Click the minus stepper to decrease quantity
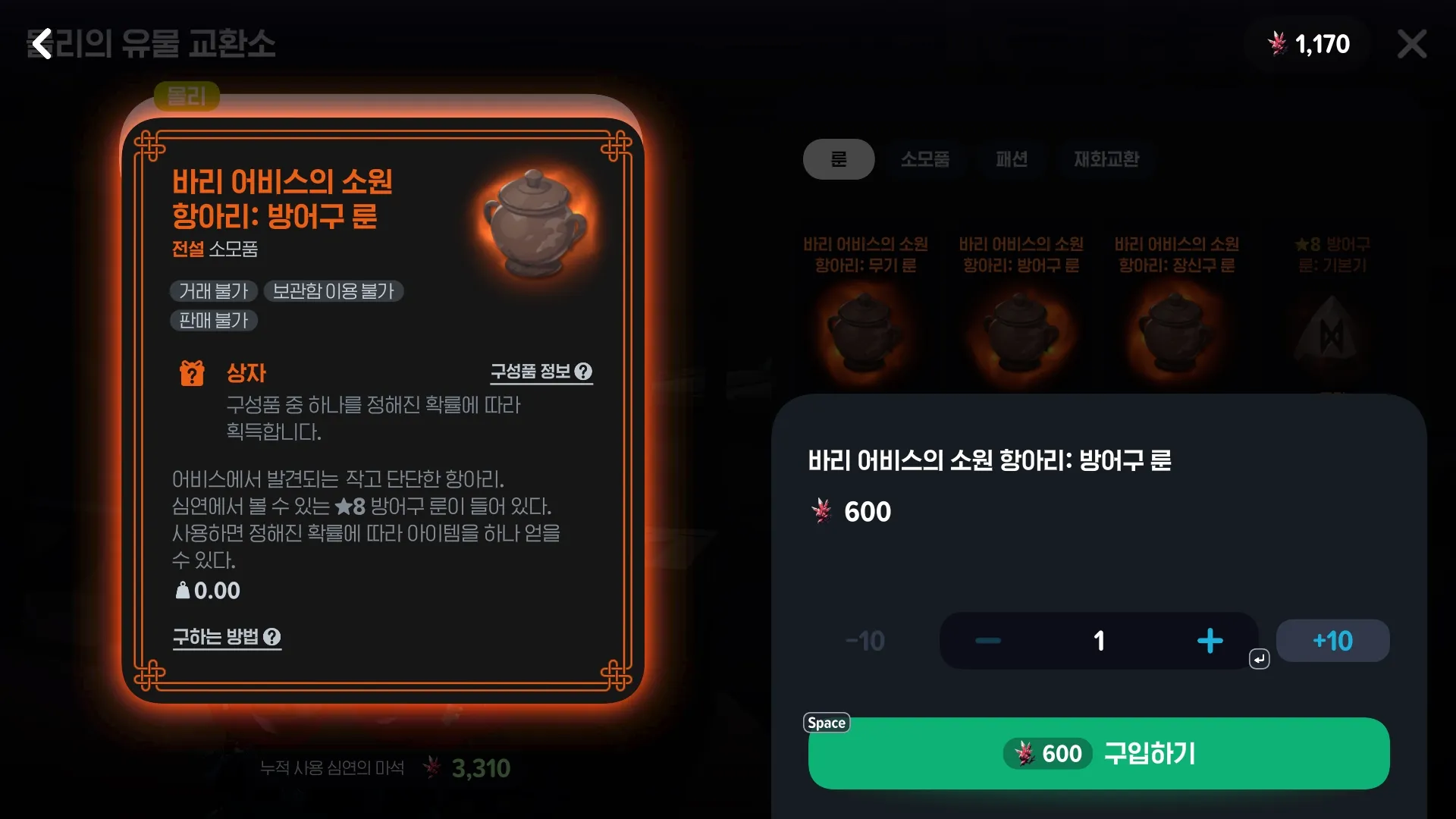 click(987, 640)
